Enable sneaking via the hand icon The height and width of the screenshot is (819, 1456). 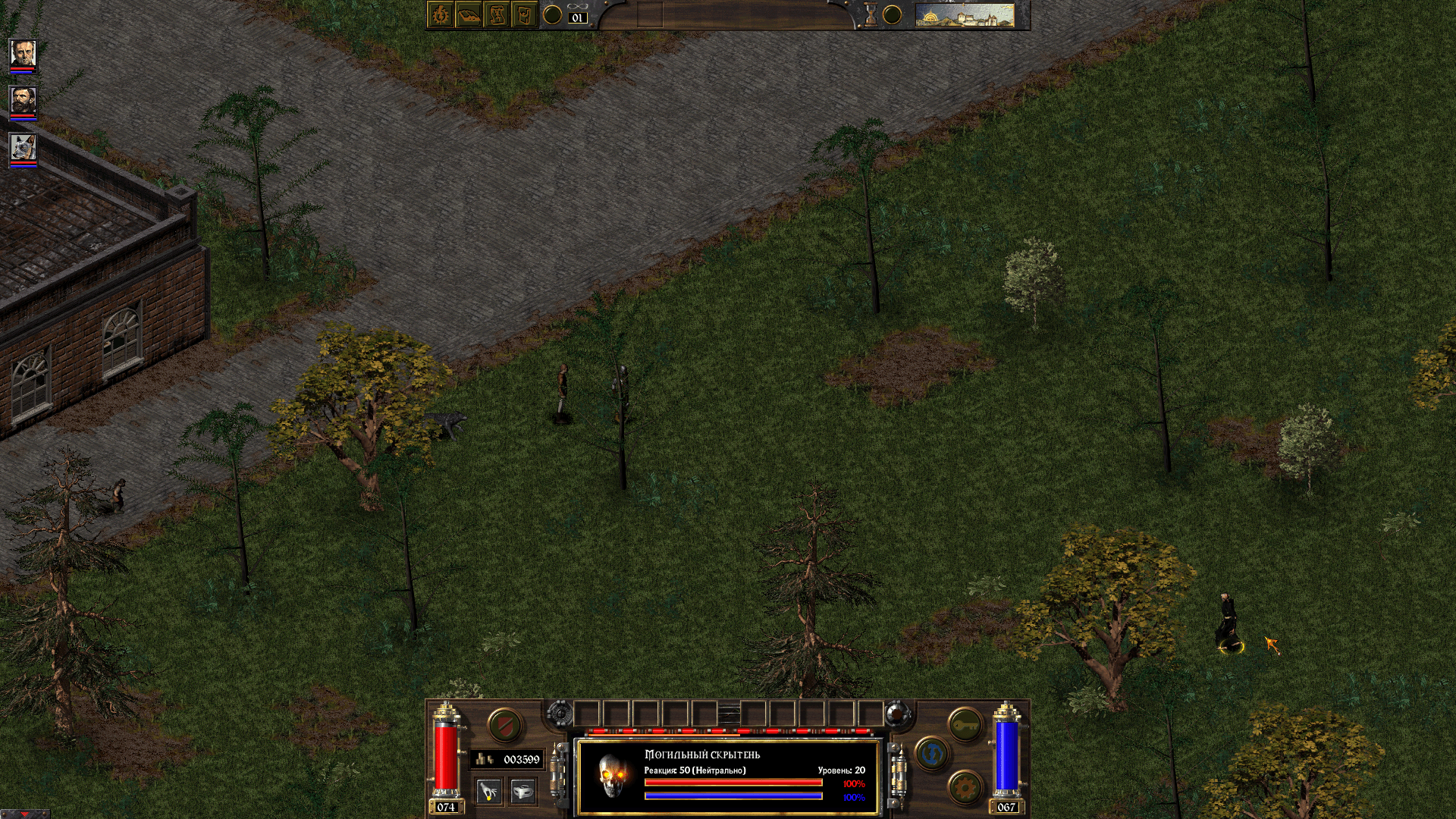[490, 791]
